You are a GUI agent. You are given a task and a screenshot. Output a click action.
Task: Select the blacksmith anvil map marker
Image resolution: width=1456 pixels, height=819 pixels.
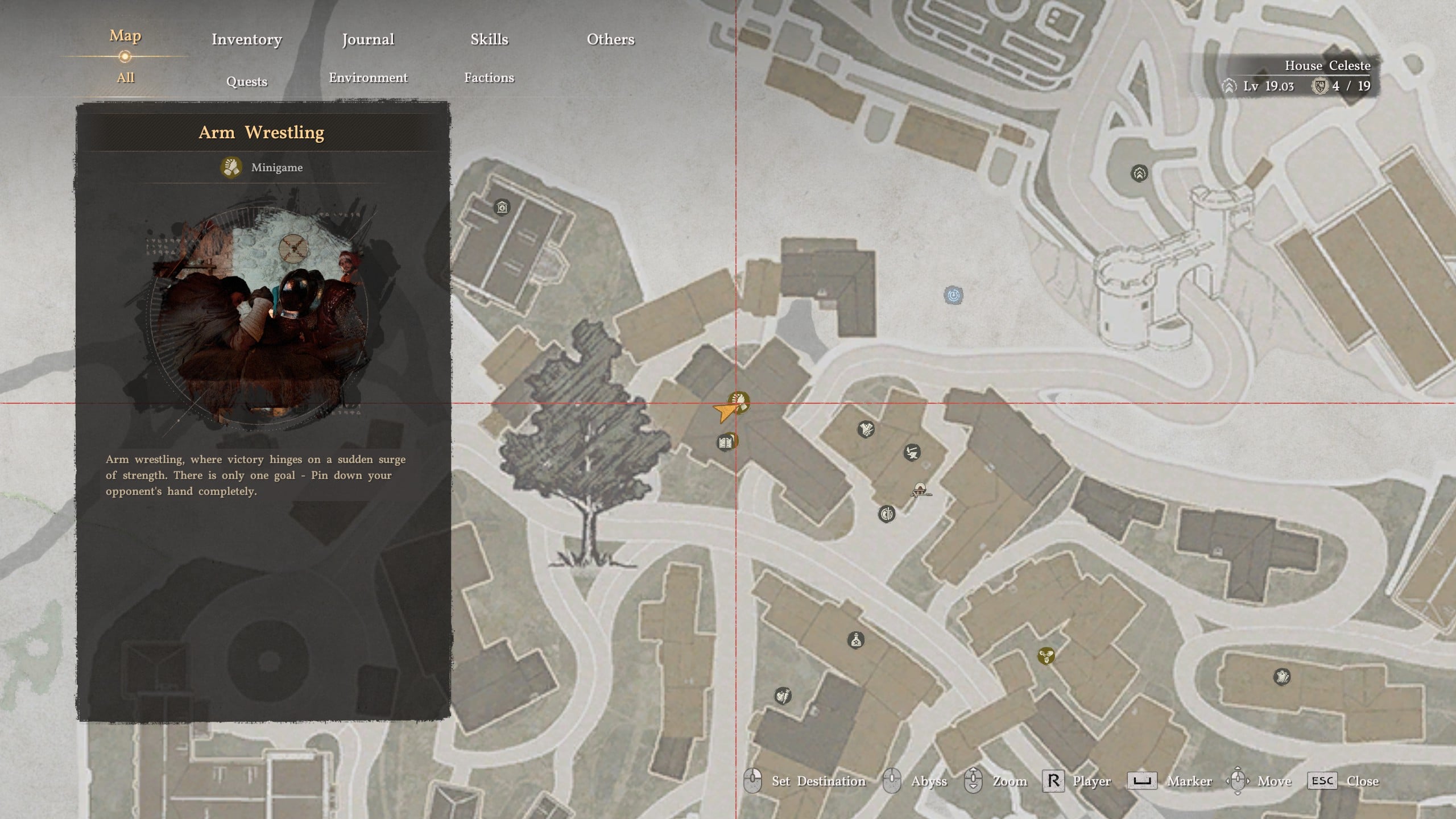click(x=912, y=453)
